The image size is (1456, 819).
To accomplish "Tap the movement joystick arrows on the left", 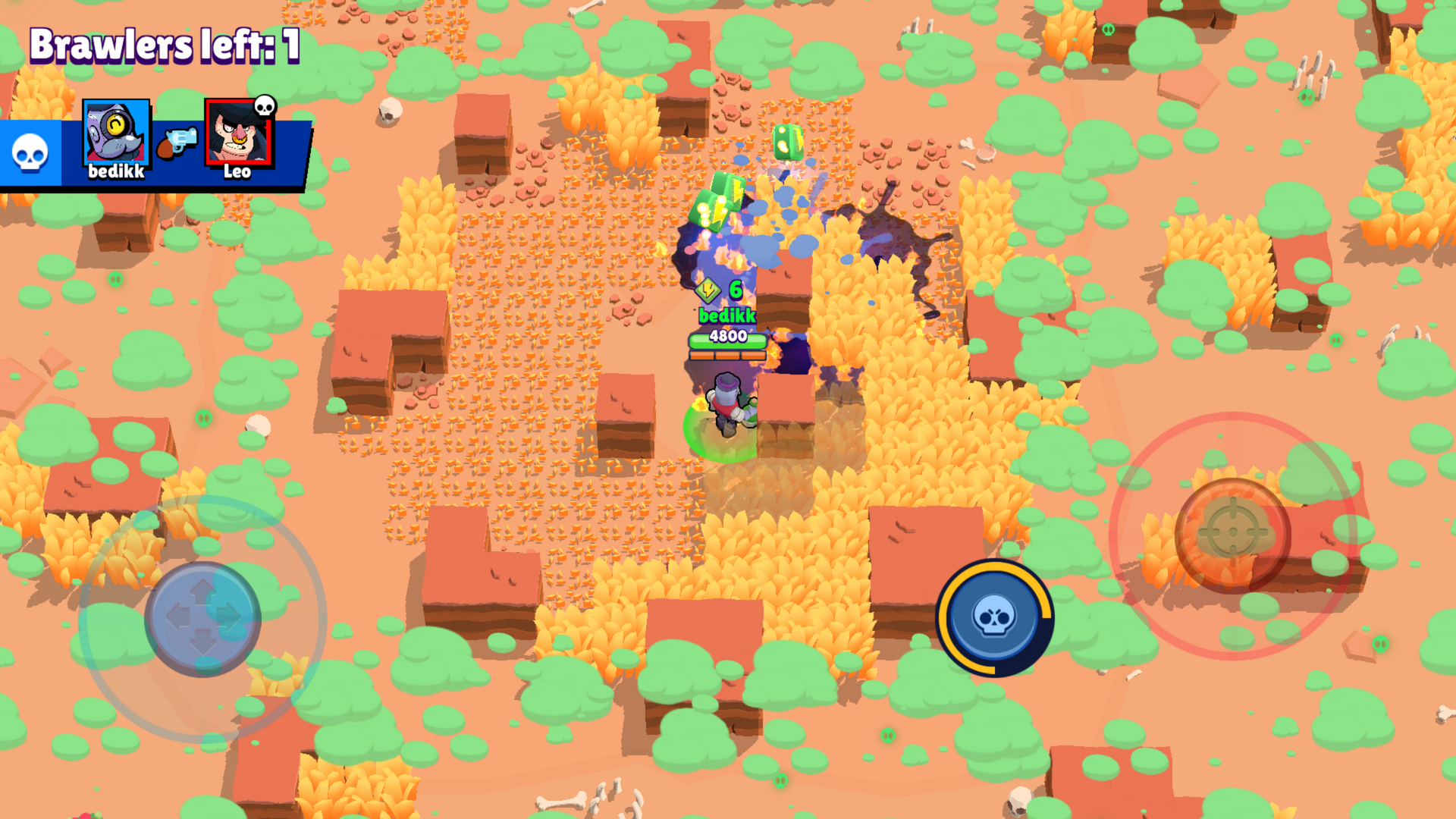I will pos(203,620).
